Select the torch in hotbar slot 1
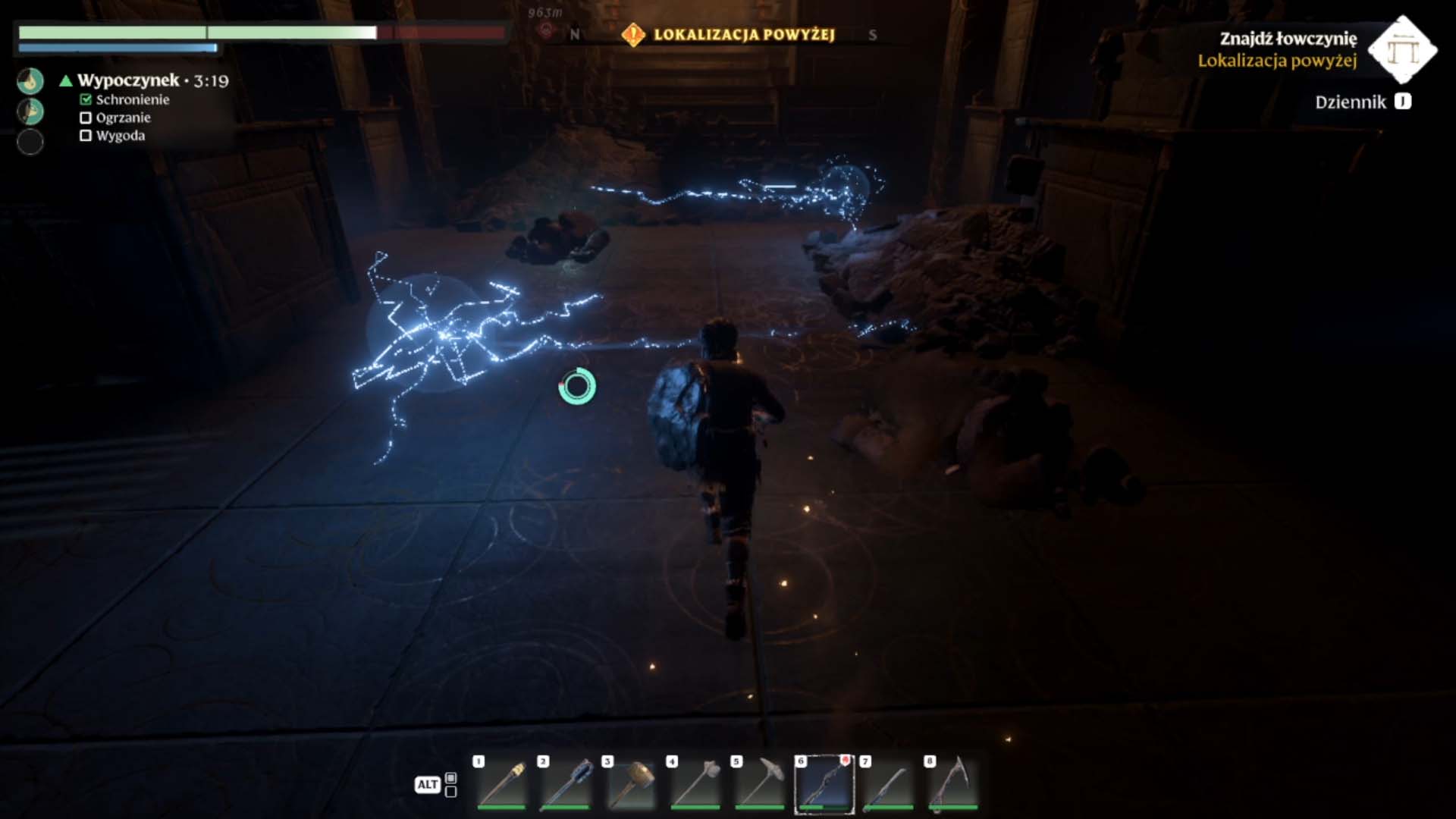The width and height of the screenshot is (1456, 819). point(501,783)
